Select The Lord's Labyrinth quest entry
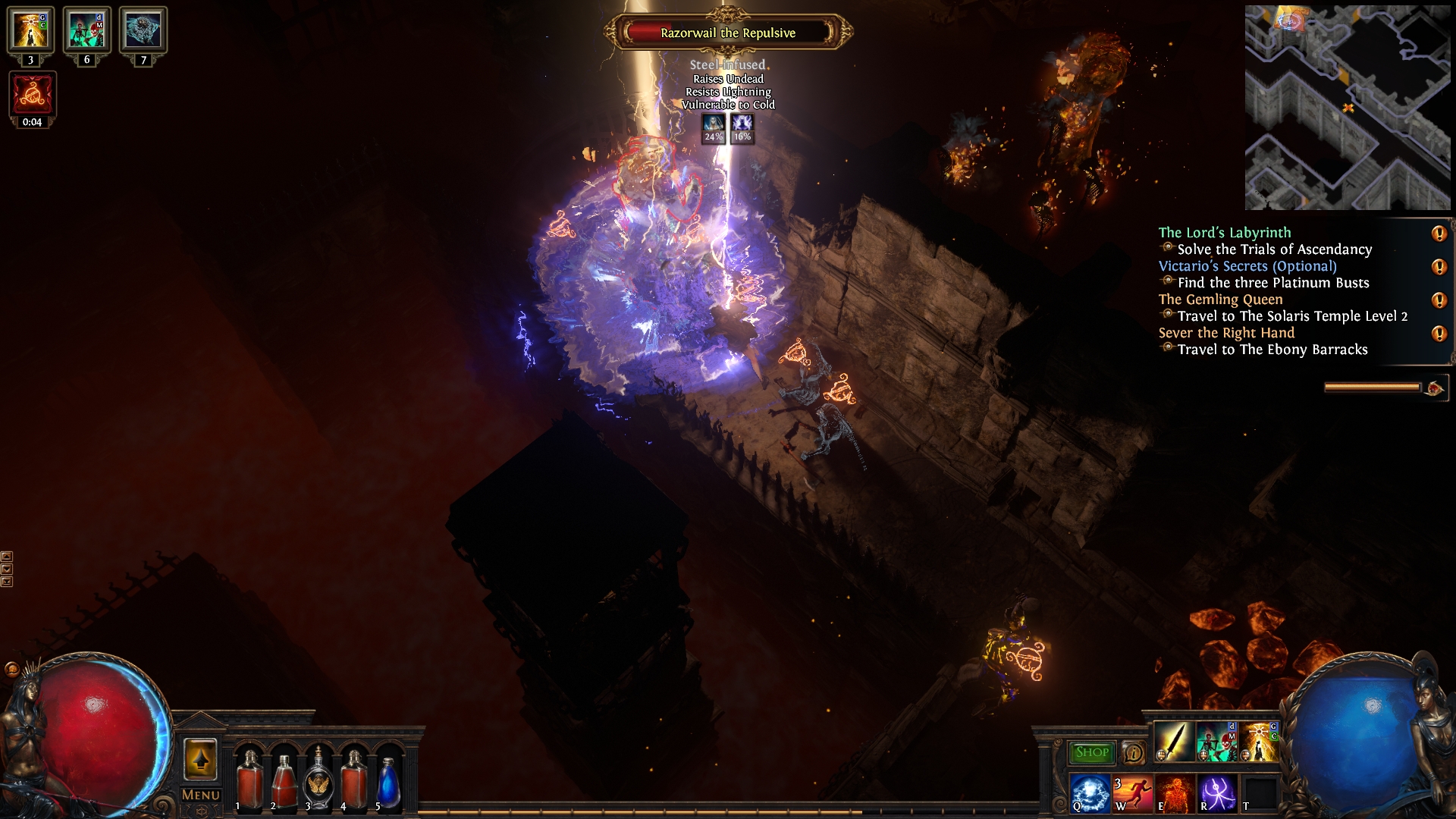The image size is (1456, 819). 1224,233
